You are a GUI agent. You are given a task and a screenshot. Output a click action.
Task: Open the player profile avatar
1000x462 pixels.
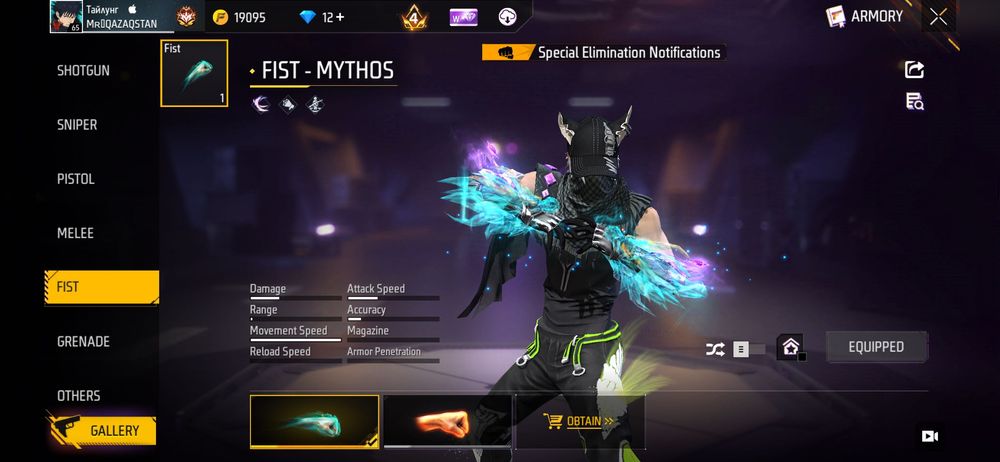(x=65, y=16)
